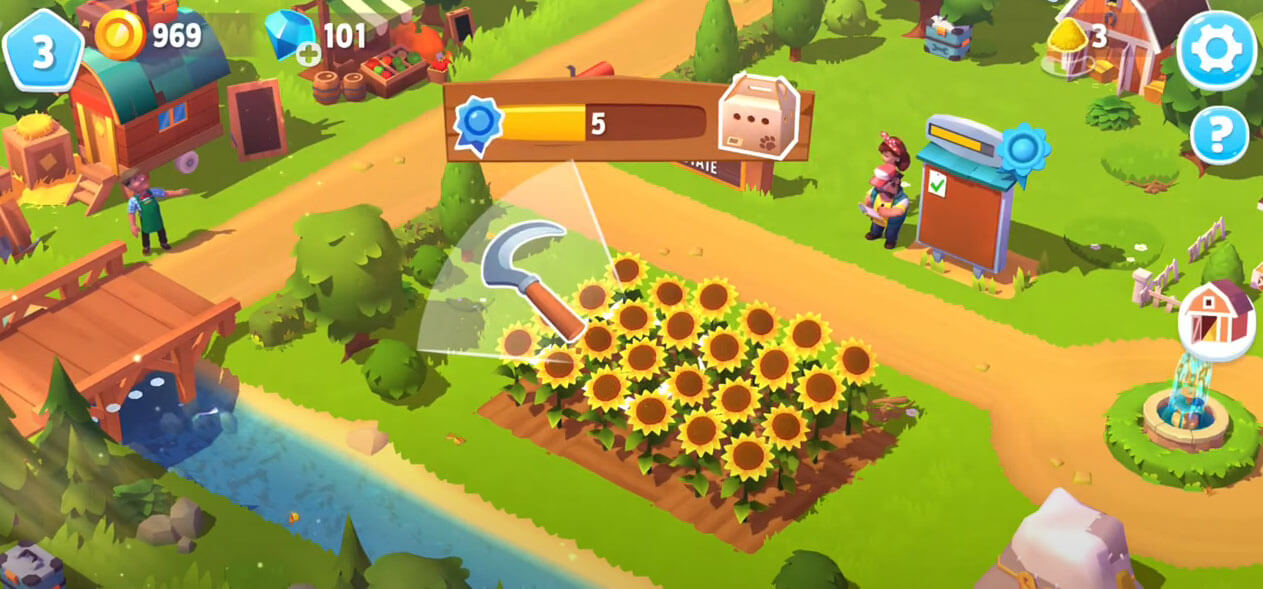Open the settings gear menu
This screenshot has height=589, width=1263.
pos(1216,49)
